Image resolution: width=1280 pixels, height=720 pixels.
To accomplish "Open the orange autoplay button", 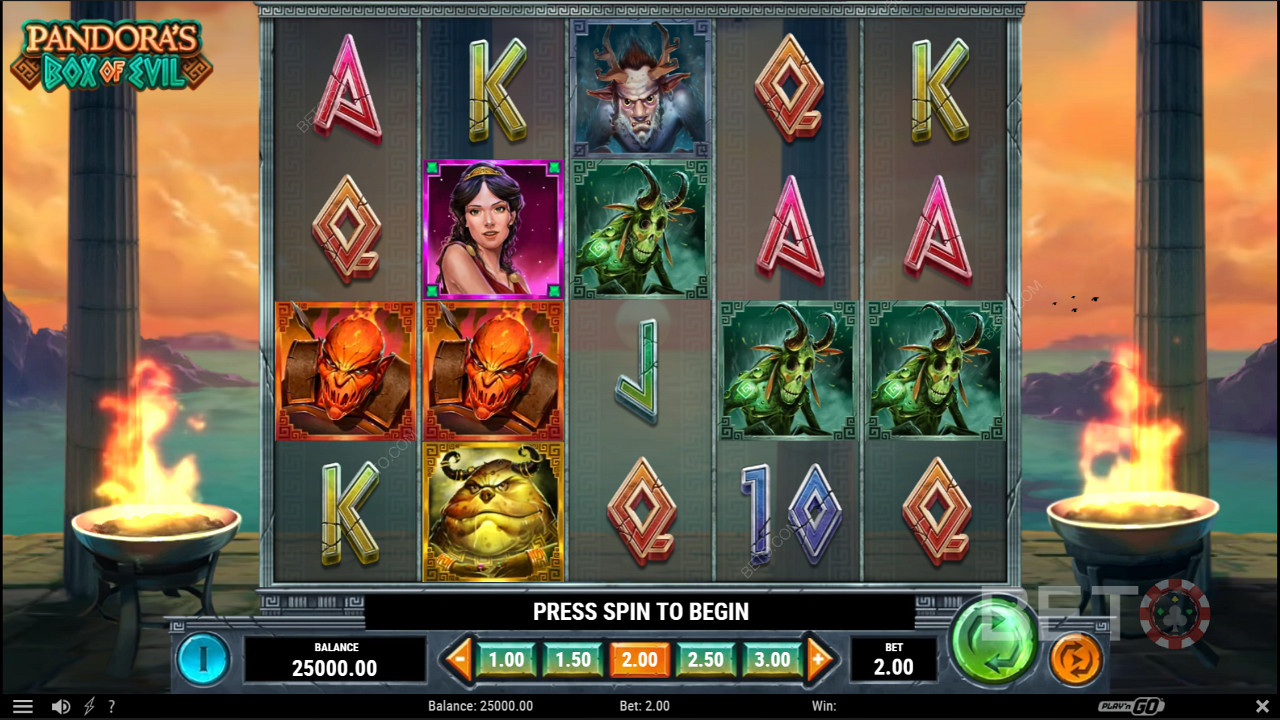I will 1076,660.
